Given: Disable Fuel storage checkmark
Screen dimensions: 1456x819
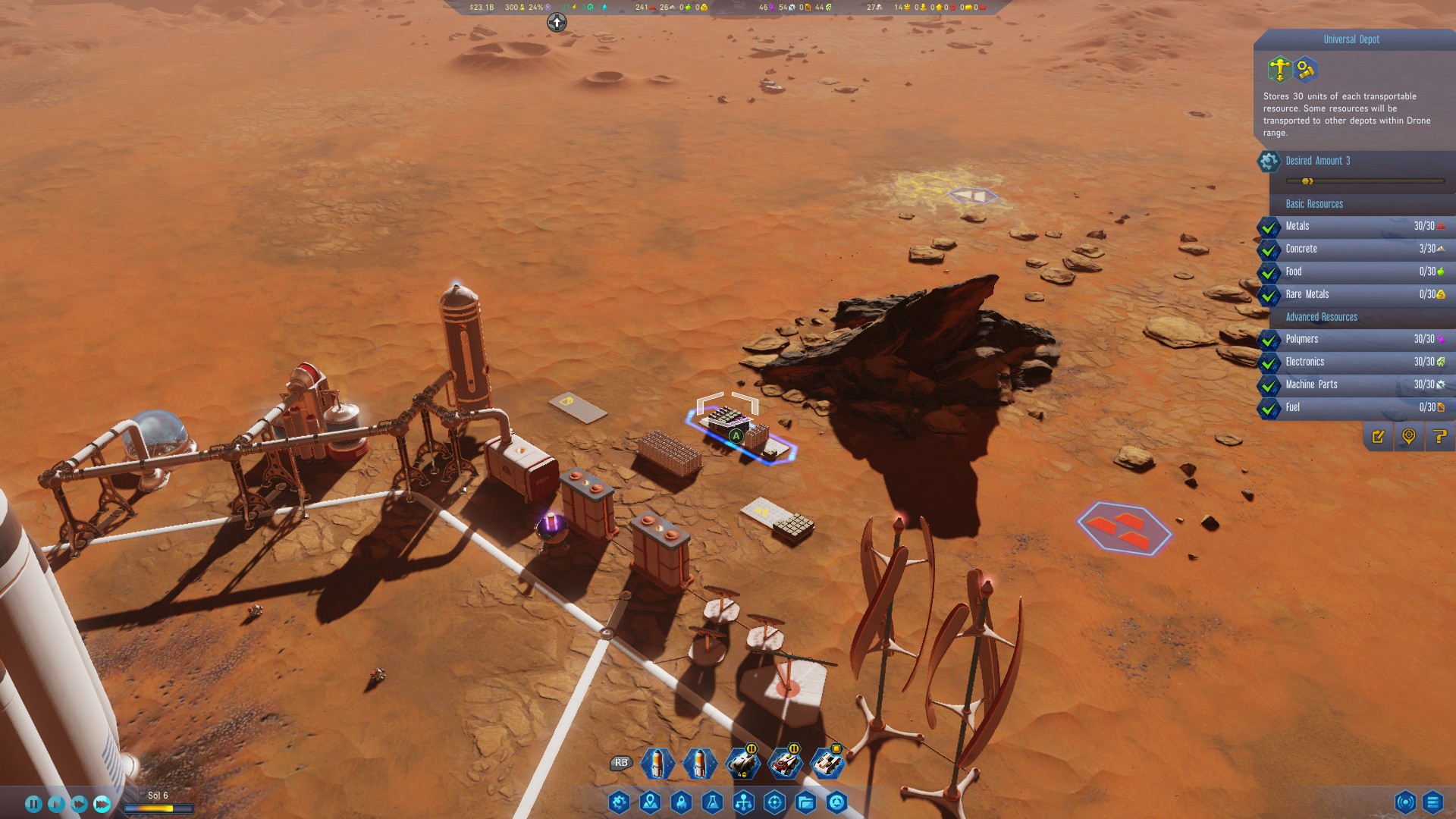Looking at the screenshot, I should tap(1269, 407).
